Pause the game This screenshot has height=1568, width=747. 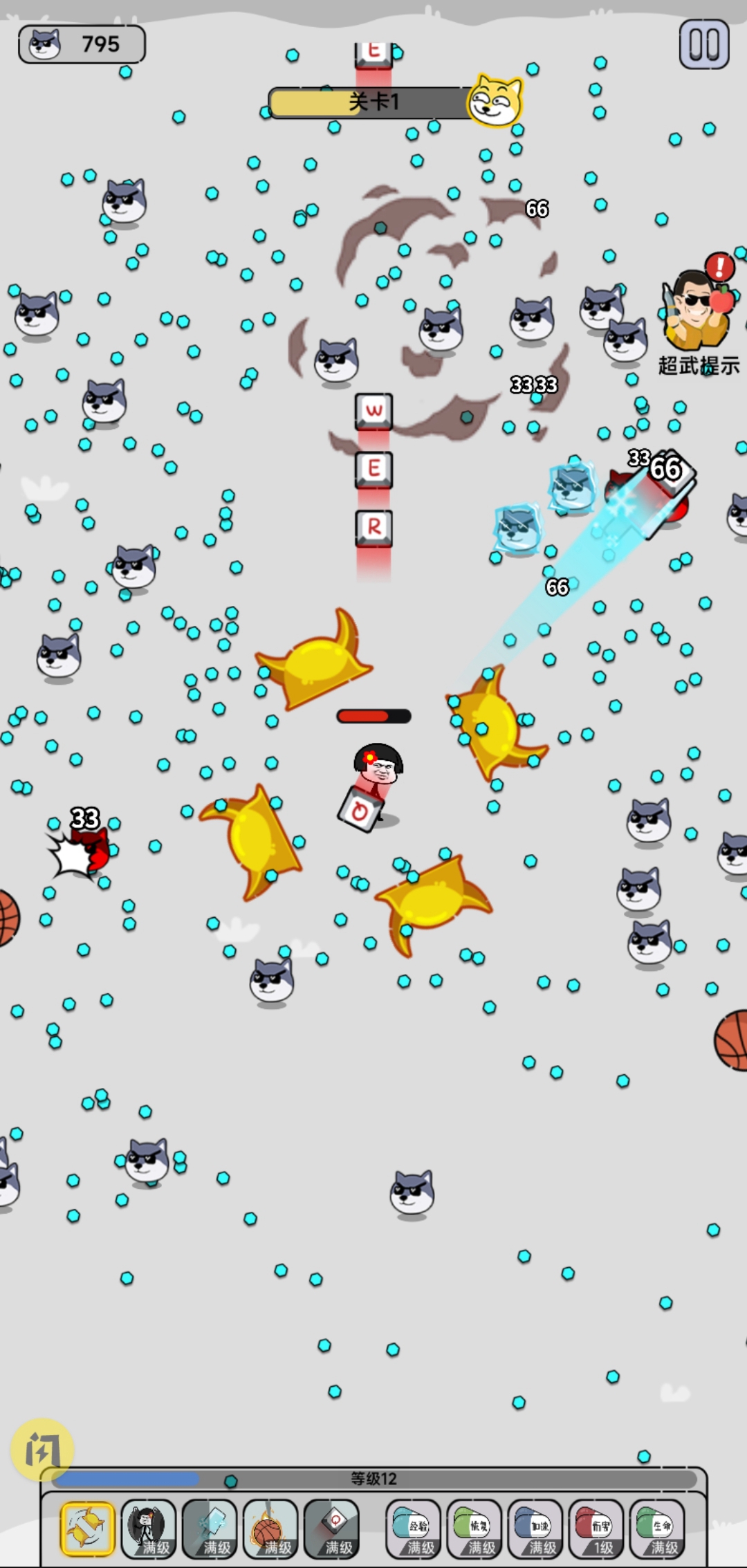click(x=703, y=44)
